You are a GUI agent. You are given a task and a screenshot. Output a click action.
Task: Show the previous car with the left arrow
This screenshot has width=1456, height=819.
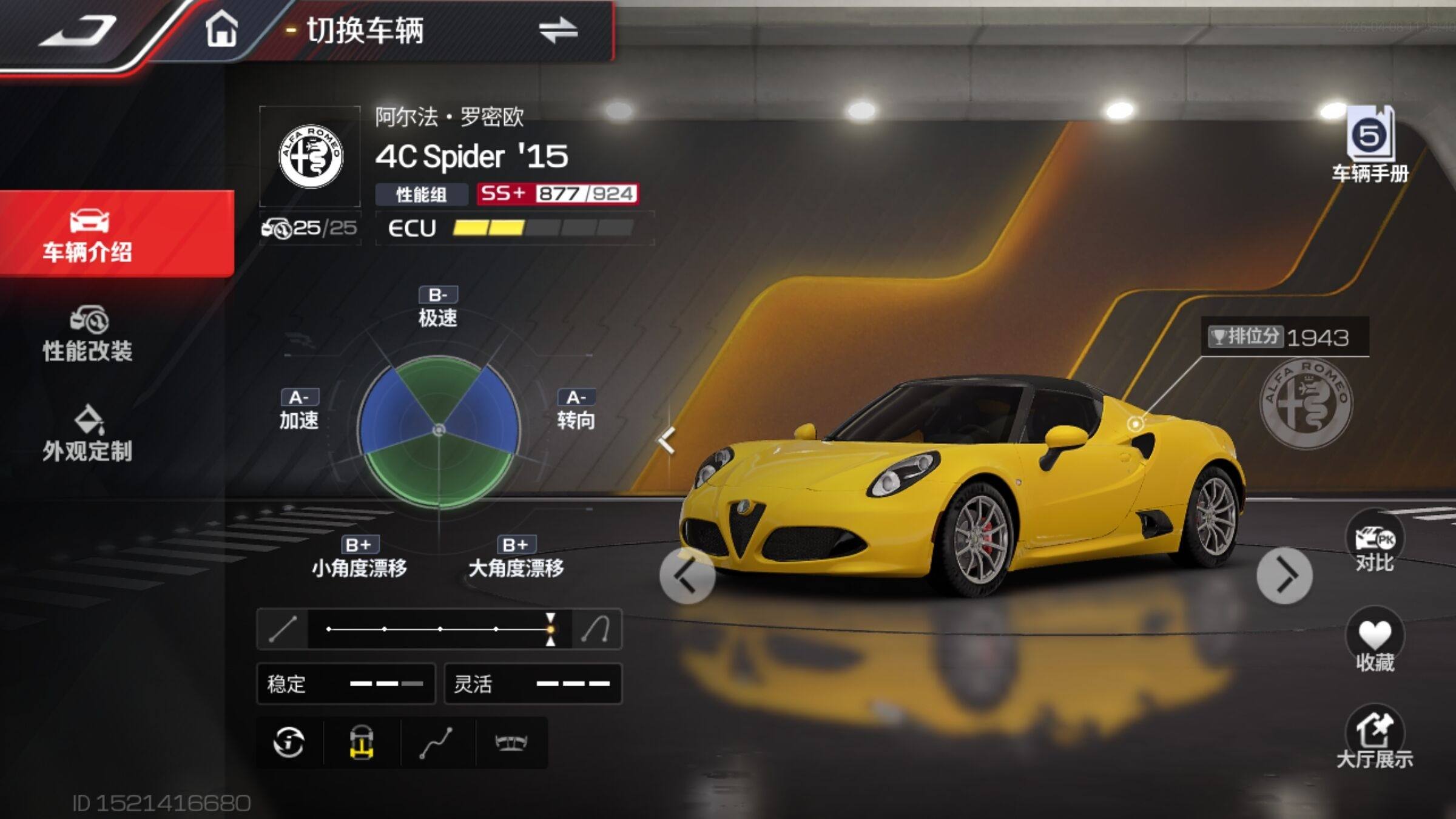pyautogui.click(x=687, y=576)
